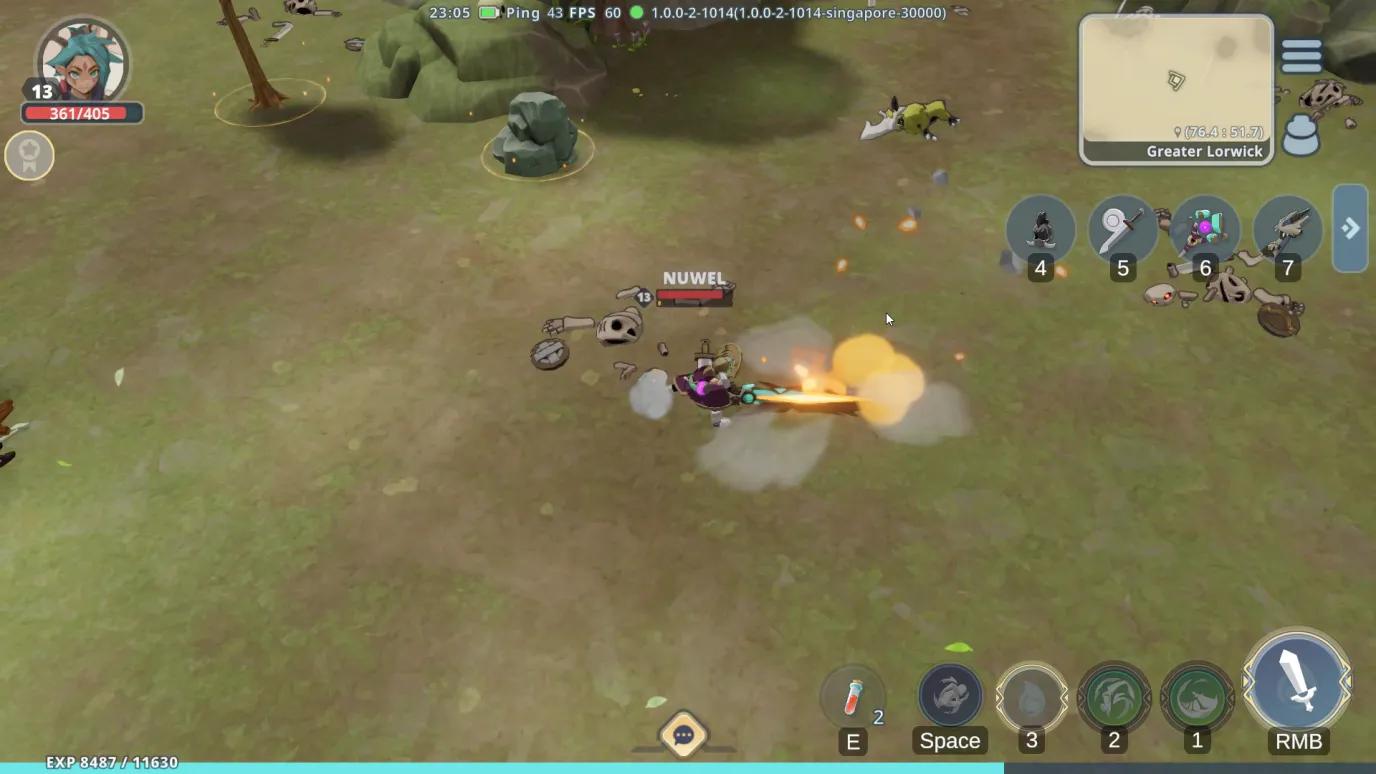Viewport: 1376px width, 774px height.
Task: Select the teal and purple weapon slot 6
Action: click(x=1205, y=231)
